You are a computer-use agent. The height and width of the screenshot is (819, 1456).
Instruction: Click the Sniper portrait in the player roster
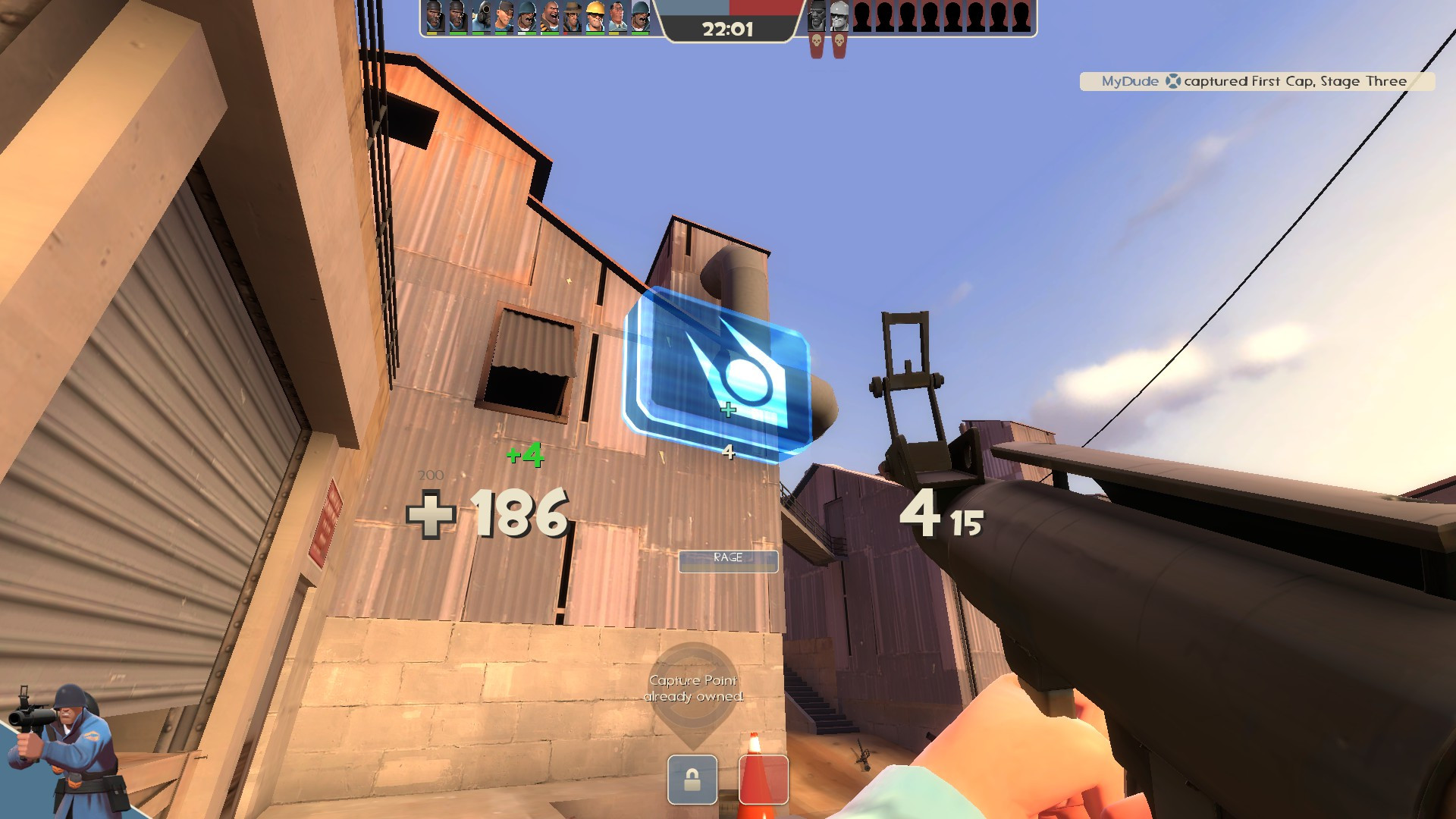click(x=574, y=15)
